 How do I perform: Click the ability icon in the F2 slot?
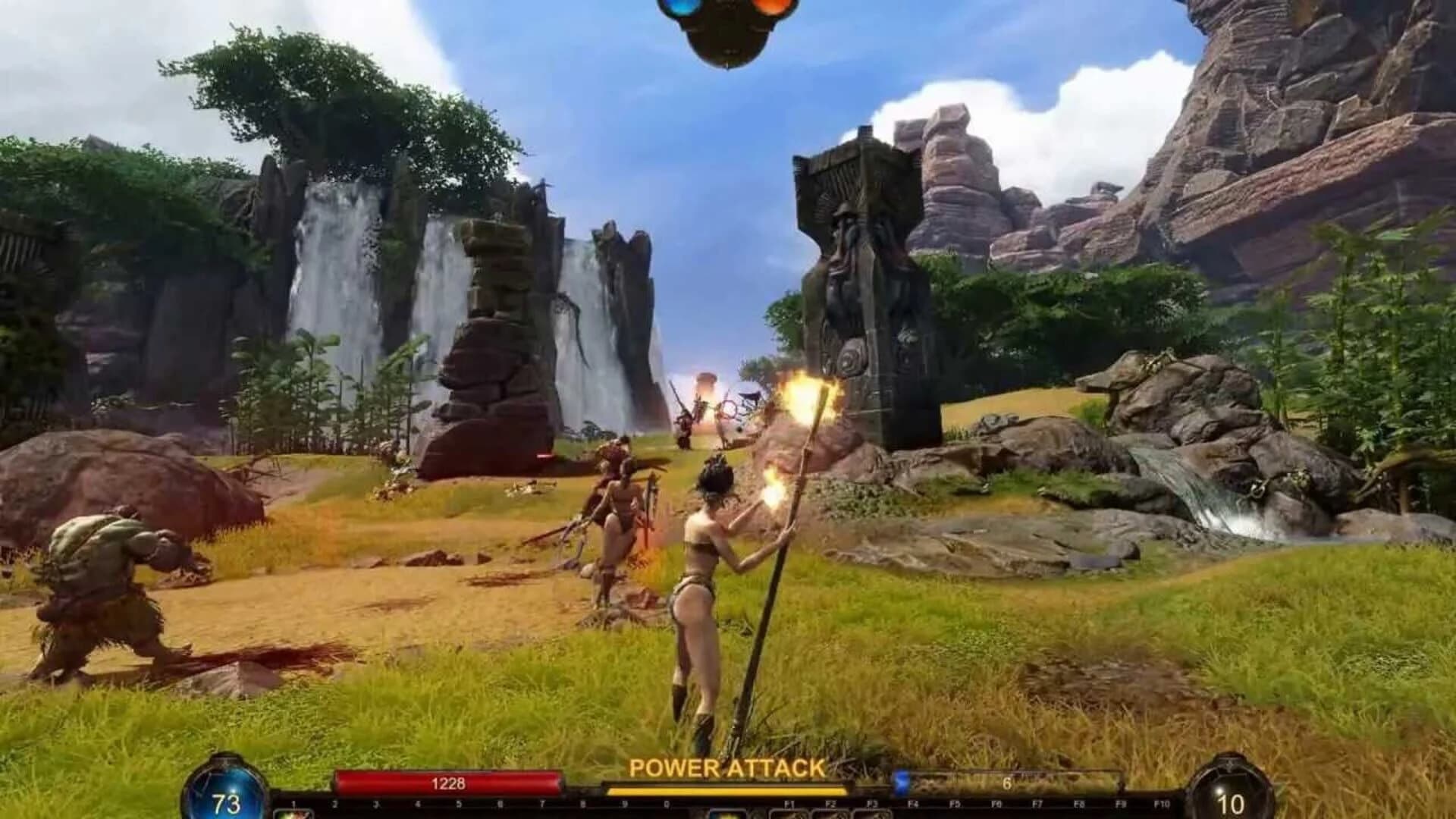tap(832, 813)
